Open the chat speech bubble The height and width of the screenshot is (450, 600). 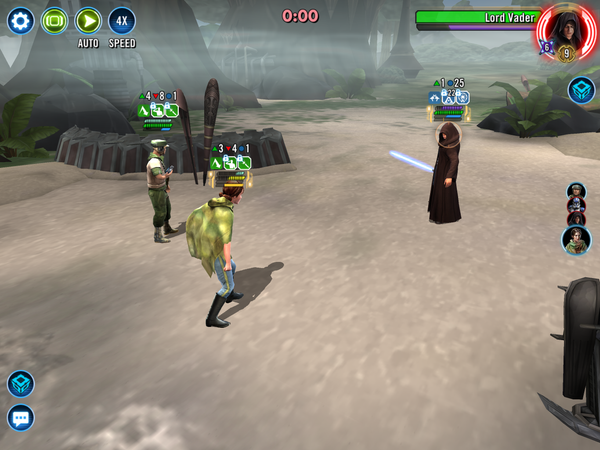[20, 417]
